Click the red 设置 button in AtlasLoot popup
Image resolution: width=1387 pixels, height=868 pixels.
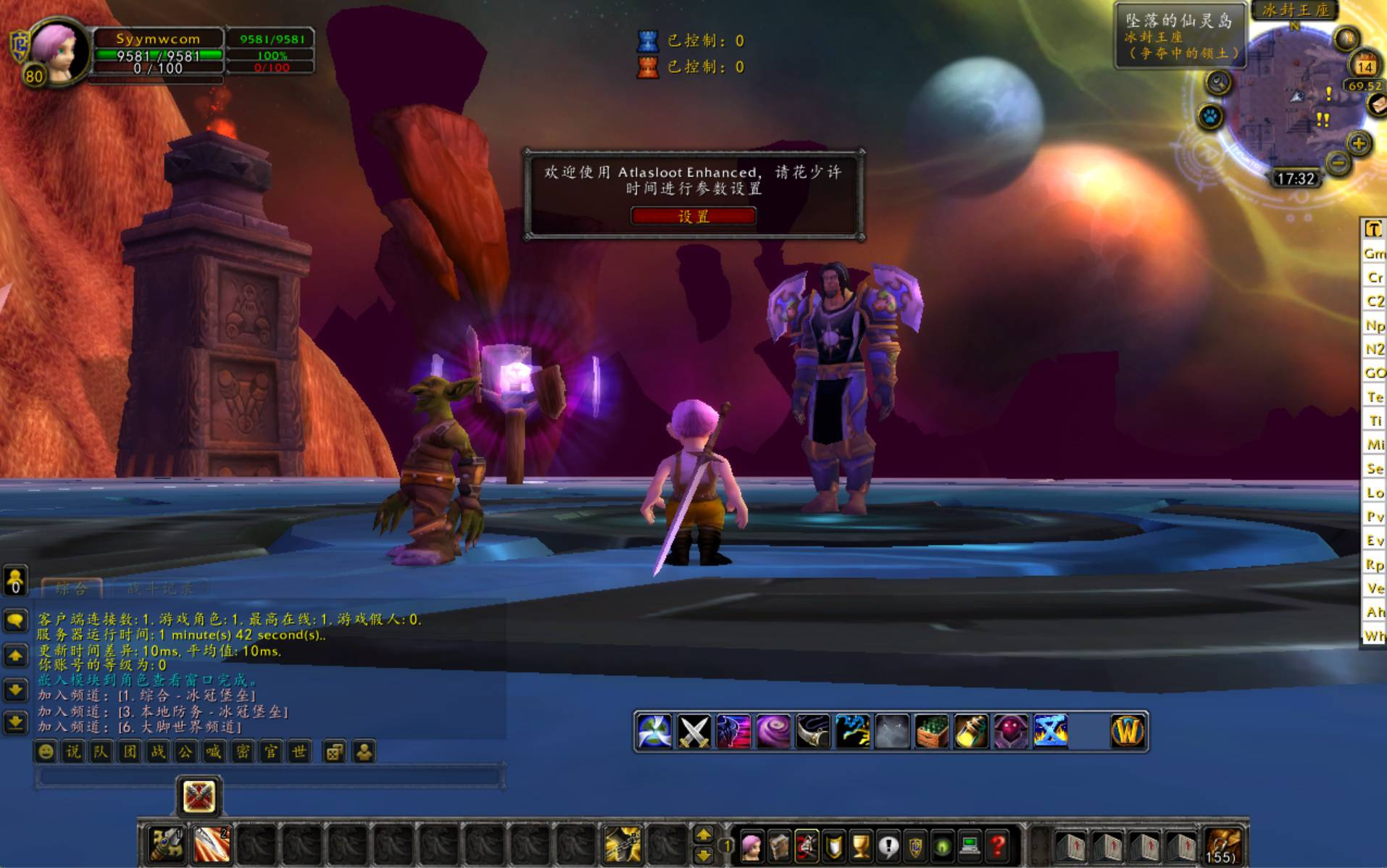693,216
